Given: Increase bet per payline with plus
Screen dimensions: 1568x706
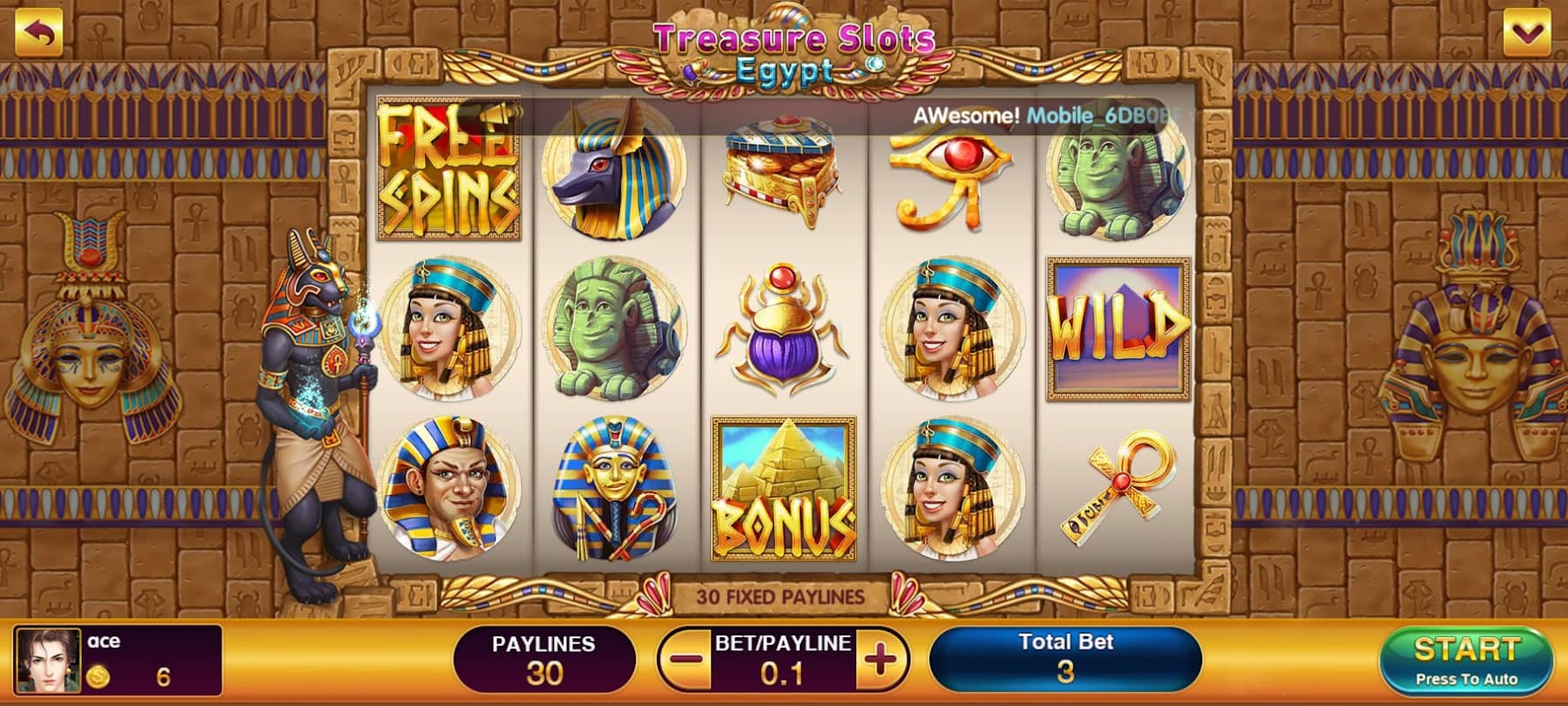Looking at the screenshot, I should coord(880,659).
